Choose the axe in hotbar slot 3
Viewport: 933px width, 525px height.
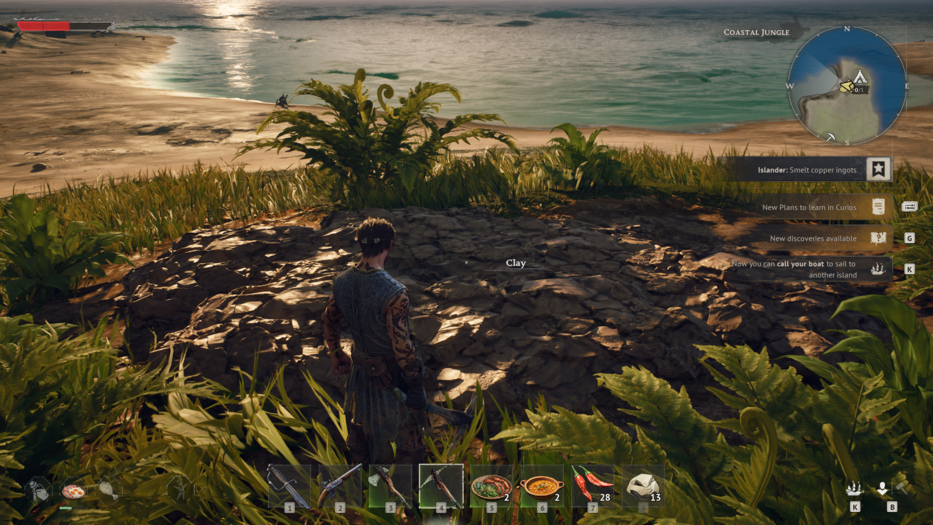coord(390,486)
